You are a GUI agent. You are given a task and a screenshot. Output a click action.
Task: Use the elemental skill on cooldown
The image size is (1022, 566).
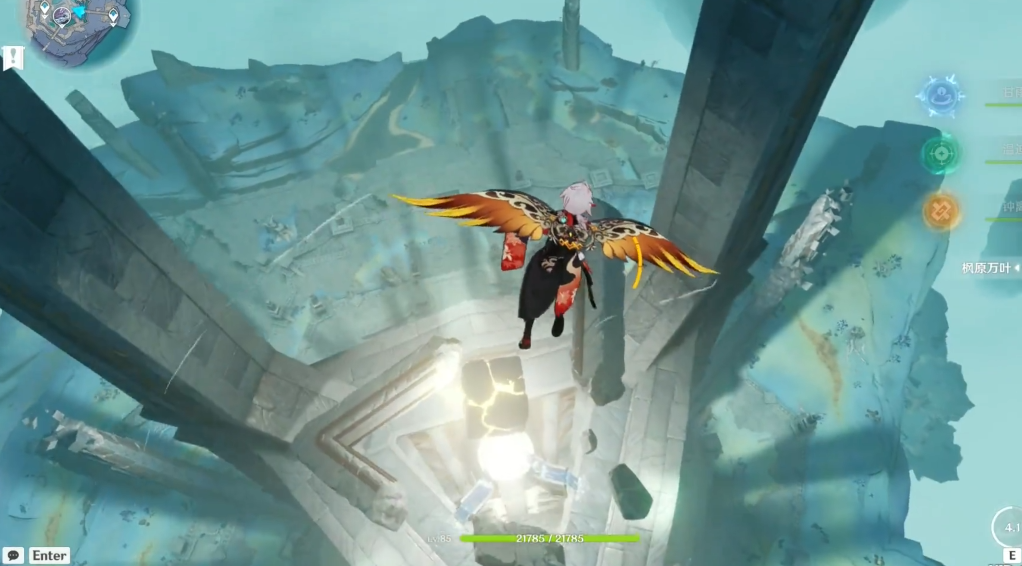pyautogui.click(x=1008, y=527)
